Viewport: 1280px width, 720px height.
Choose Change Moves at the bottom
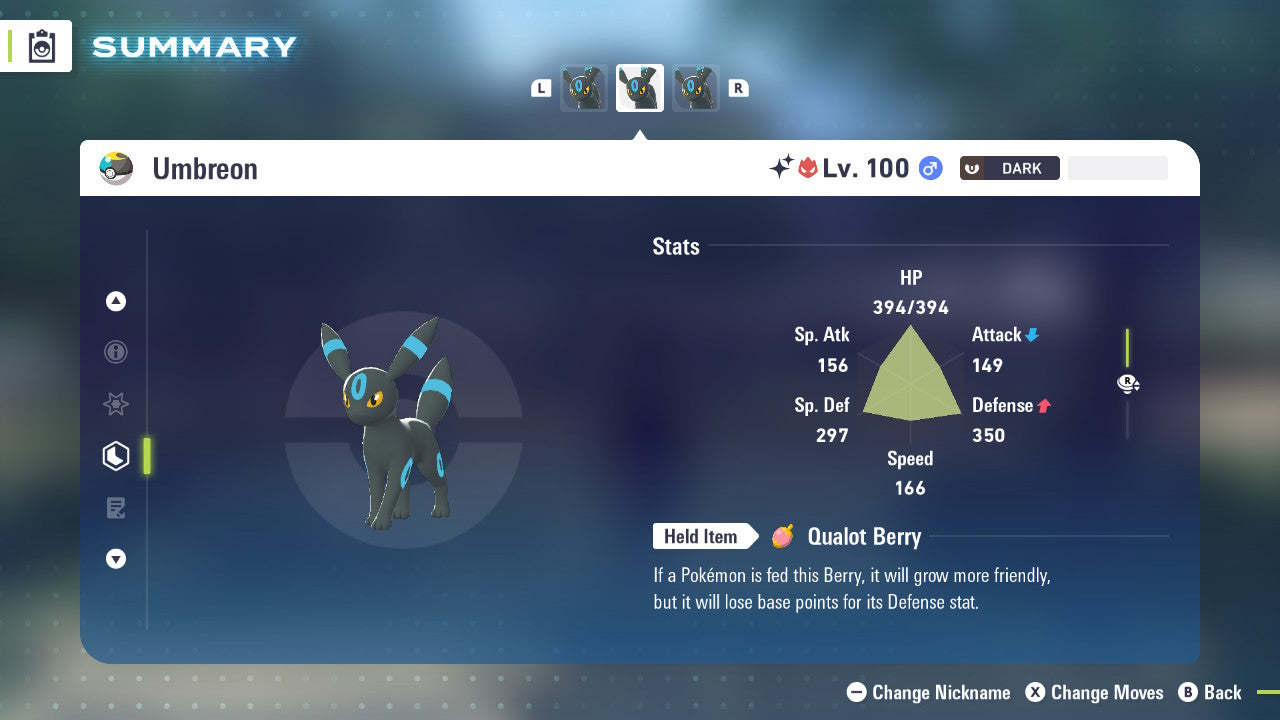pos(1094,692)
